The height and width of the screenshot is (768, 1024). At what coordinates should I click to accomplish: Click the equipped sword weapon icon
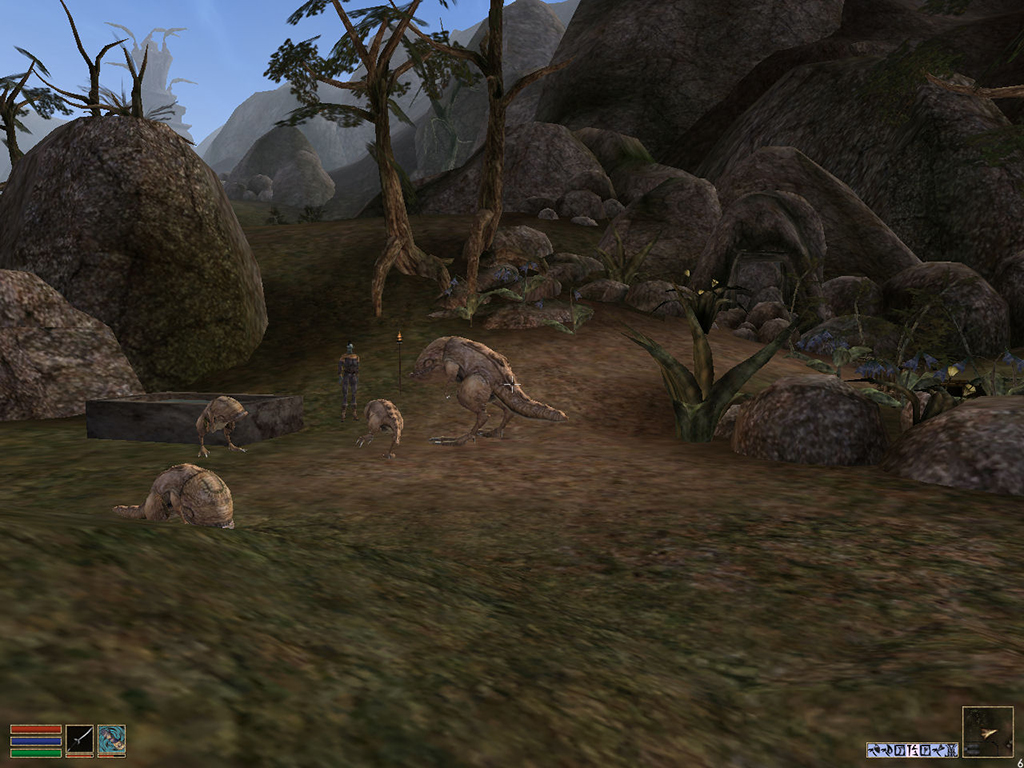pyautogui.click(x=79, y=740)
